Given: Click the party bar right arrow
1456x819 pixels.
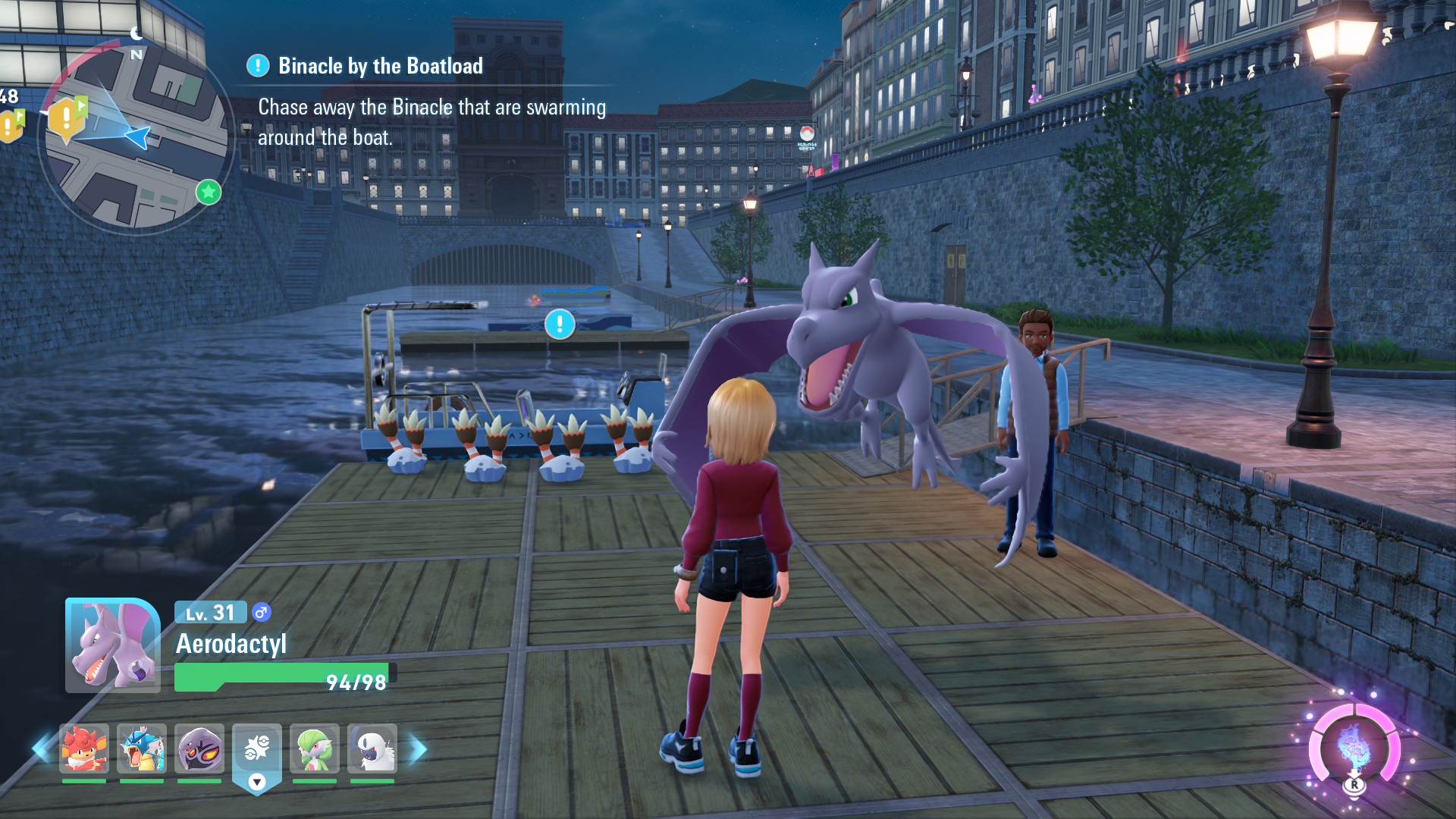Looking at the screenshot, I should 418,749.
